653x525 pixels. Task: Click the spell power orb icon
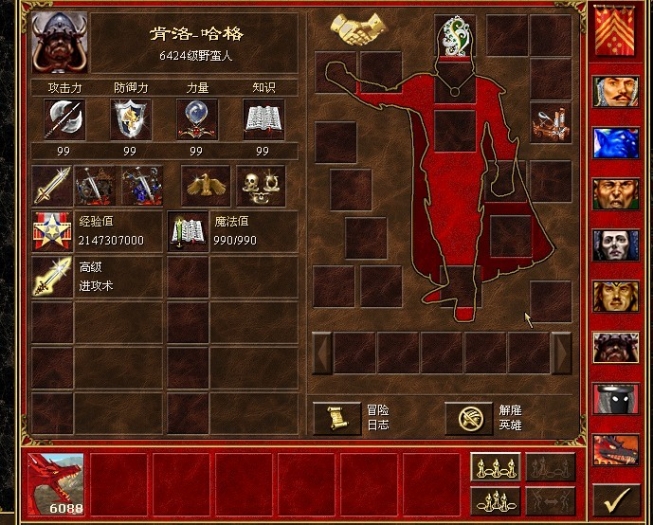point(196,119)
